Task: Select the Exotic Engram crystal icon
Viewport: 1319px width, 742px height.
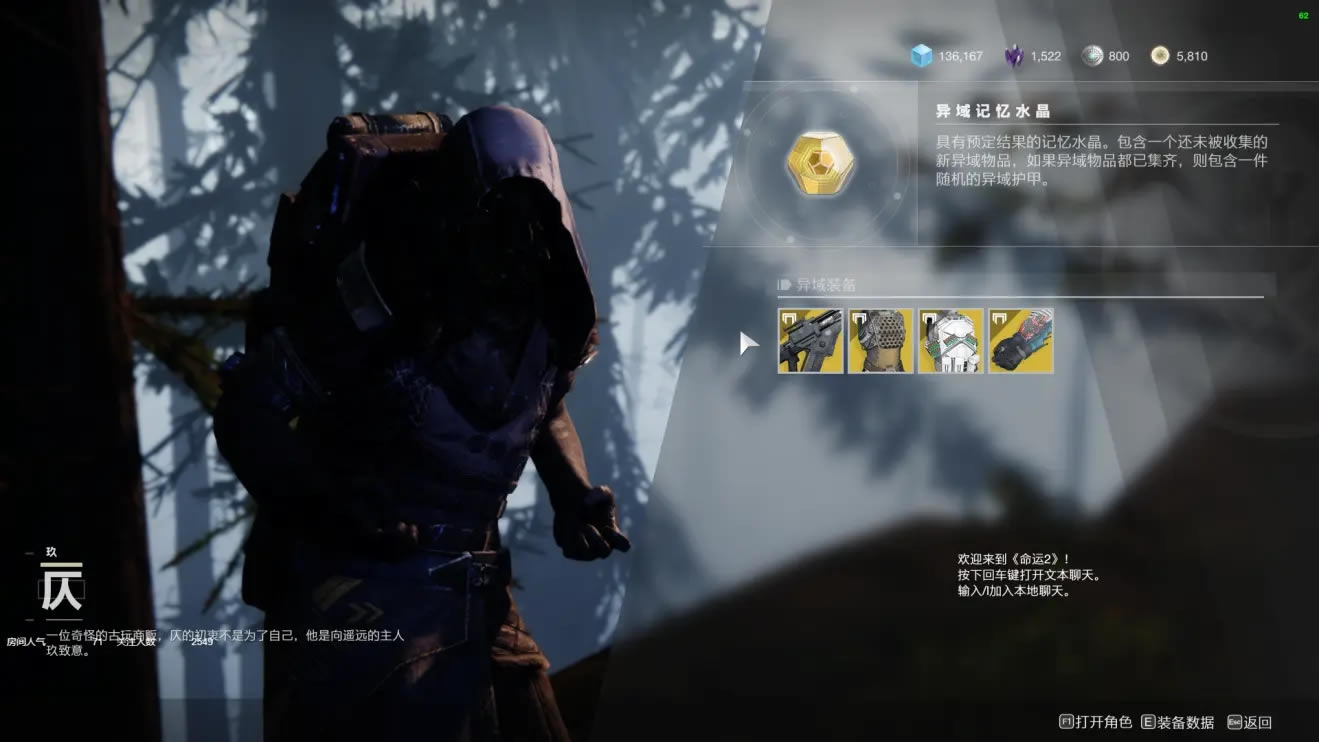Action: click(821, 165)
